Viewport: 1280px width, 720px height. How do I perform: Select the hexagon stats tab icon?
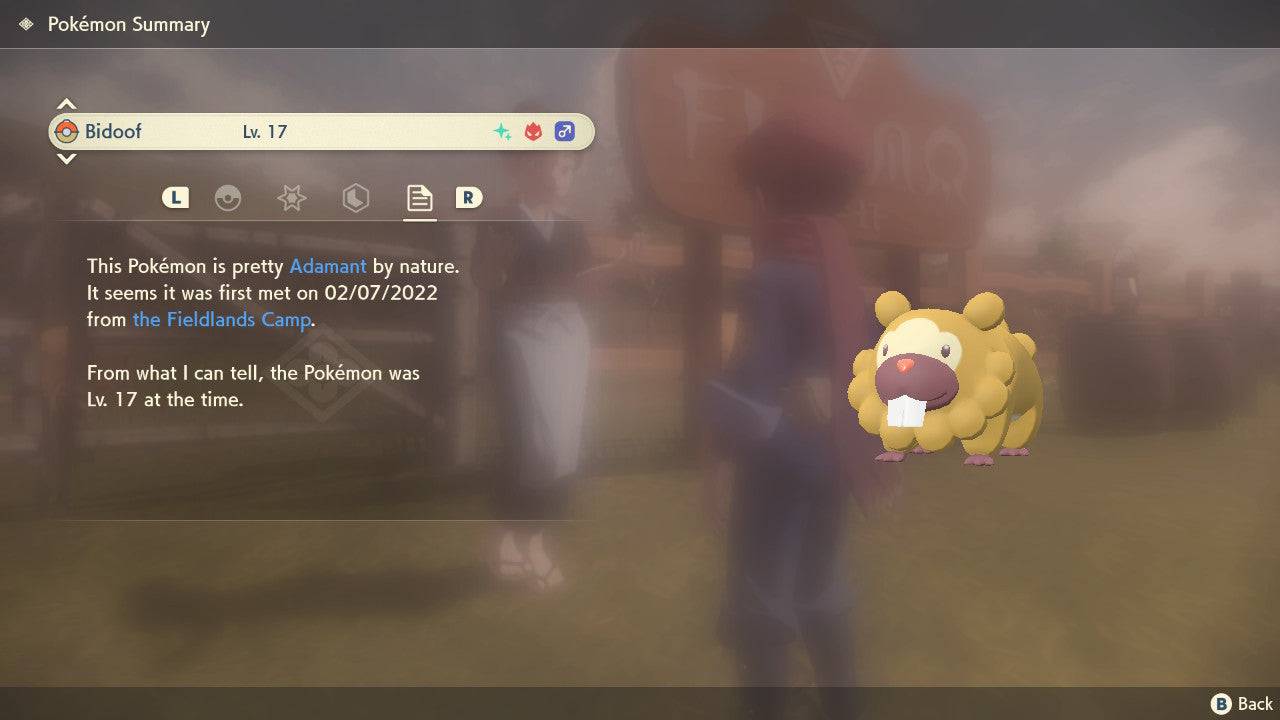[x=355, y=198]
